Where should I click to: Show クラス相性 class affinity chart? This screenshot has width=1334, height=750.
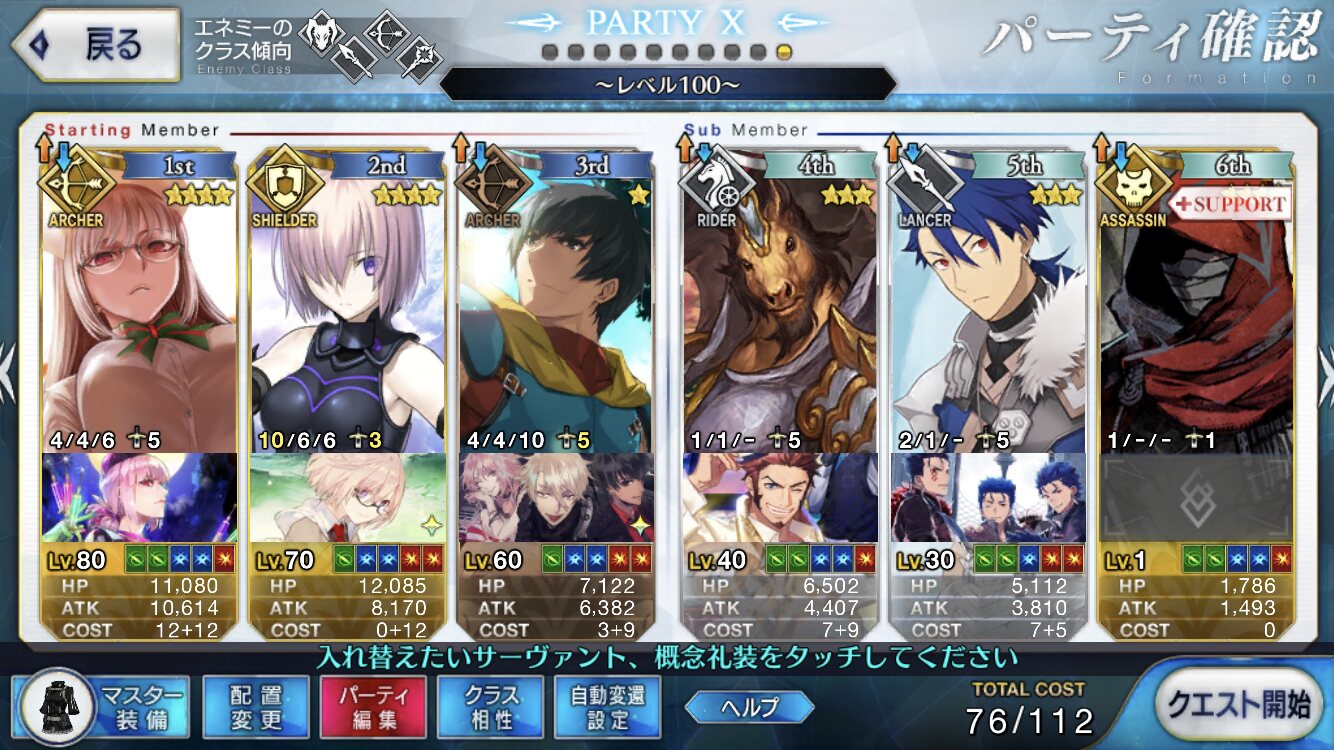490,706
